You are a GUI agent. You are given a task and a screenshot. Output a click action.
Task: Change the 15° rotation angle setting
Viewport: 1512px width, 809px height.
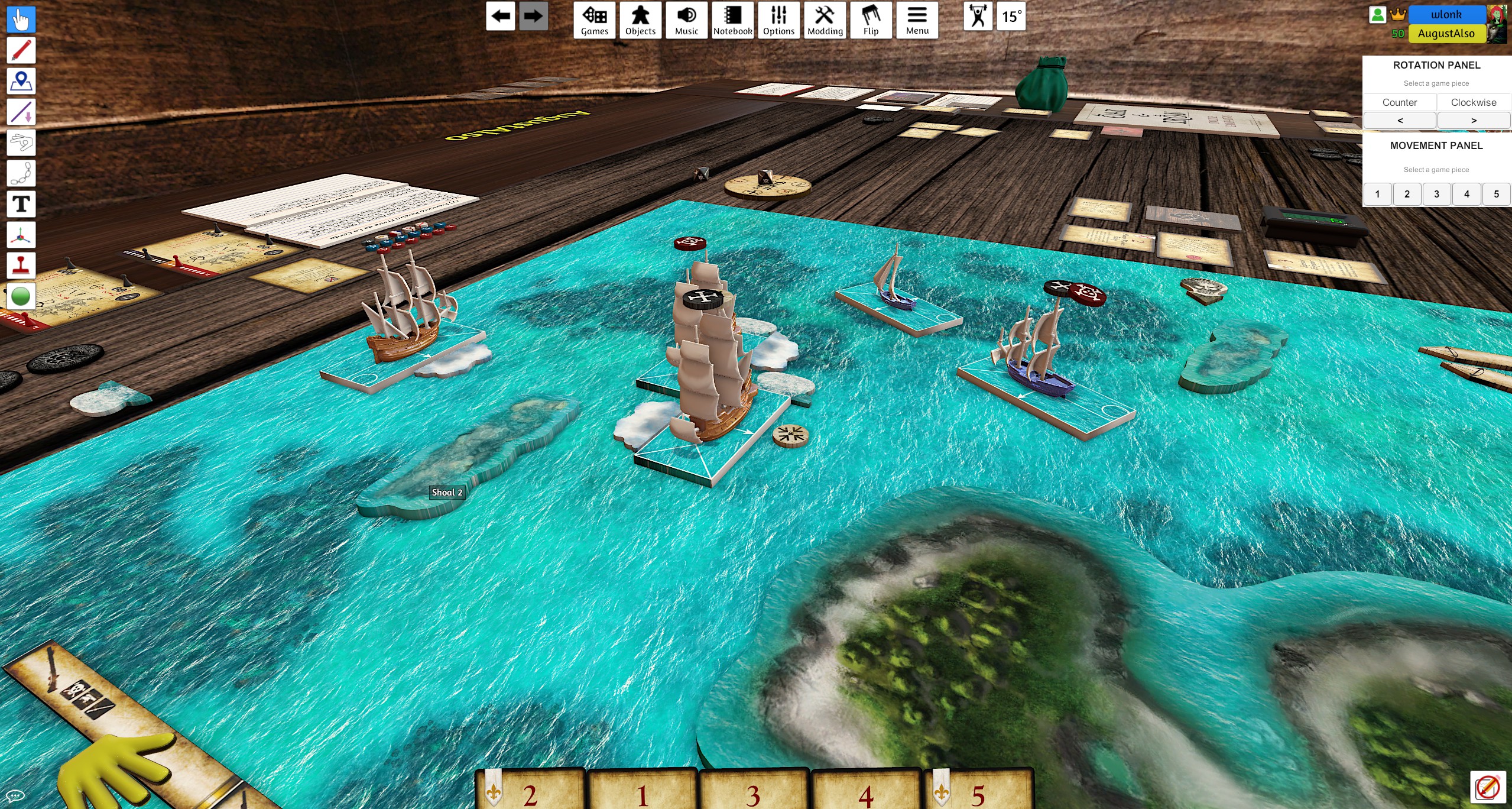click(x=1011, y=17)
